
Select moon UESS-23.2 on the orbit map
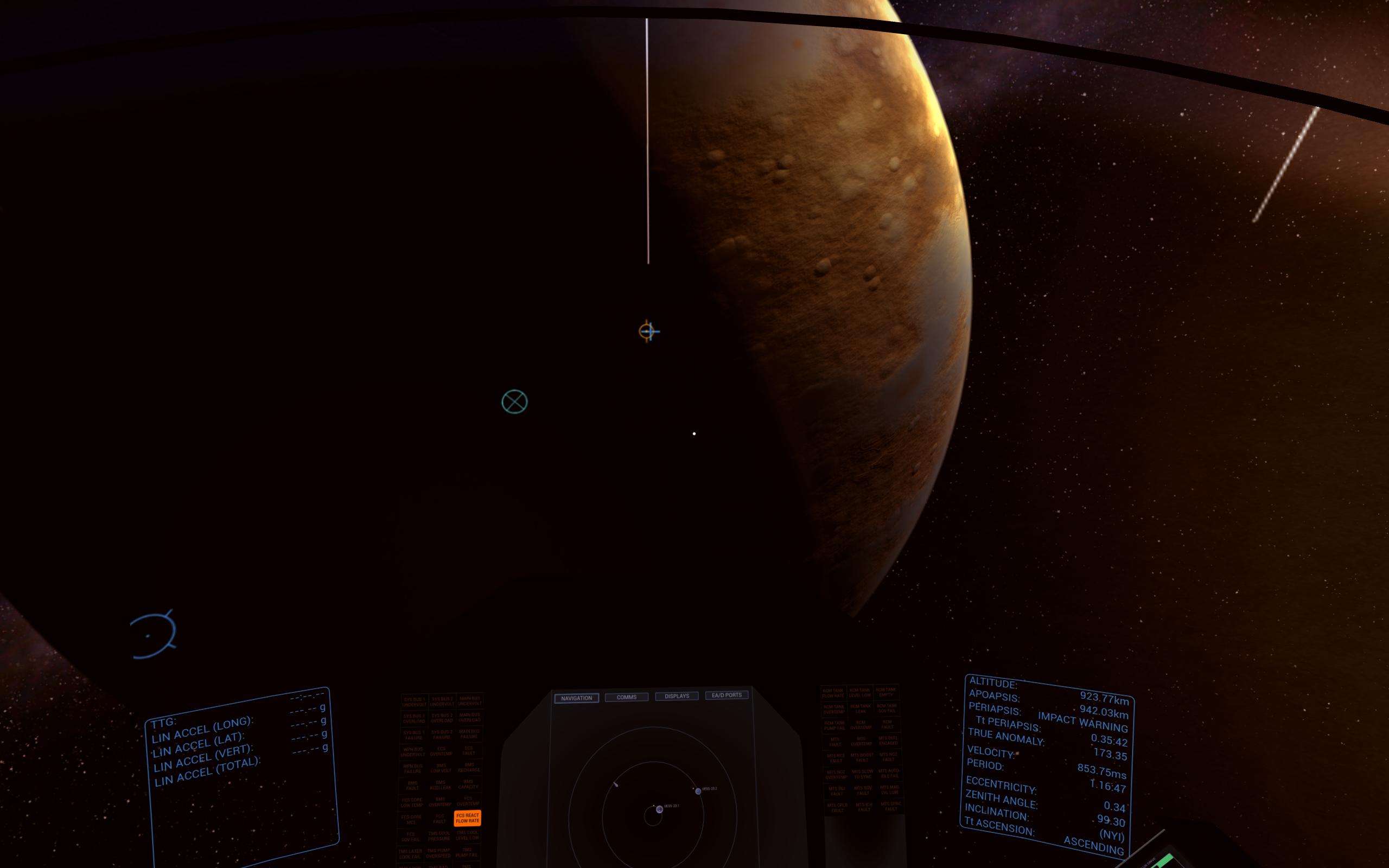pyautogui.click(x=698, y=792)
